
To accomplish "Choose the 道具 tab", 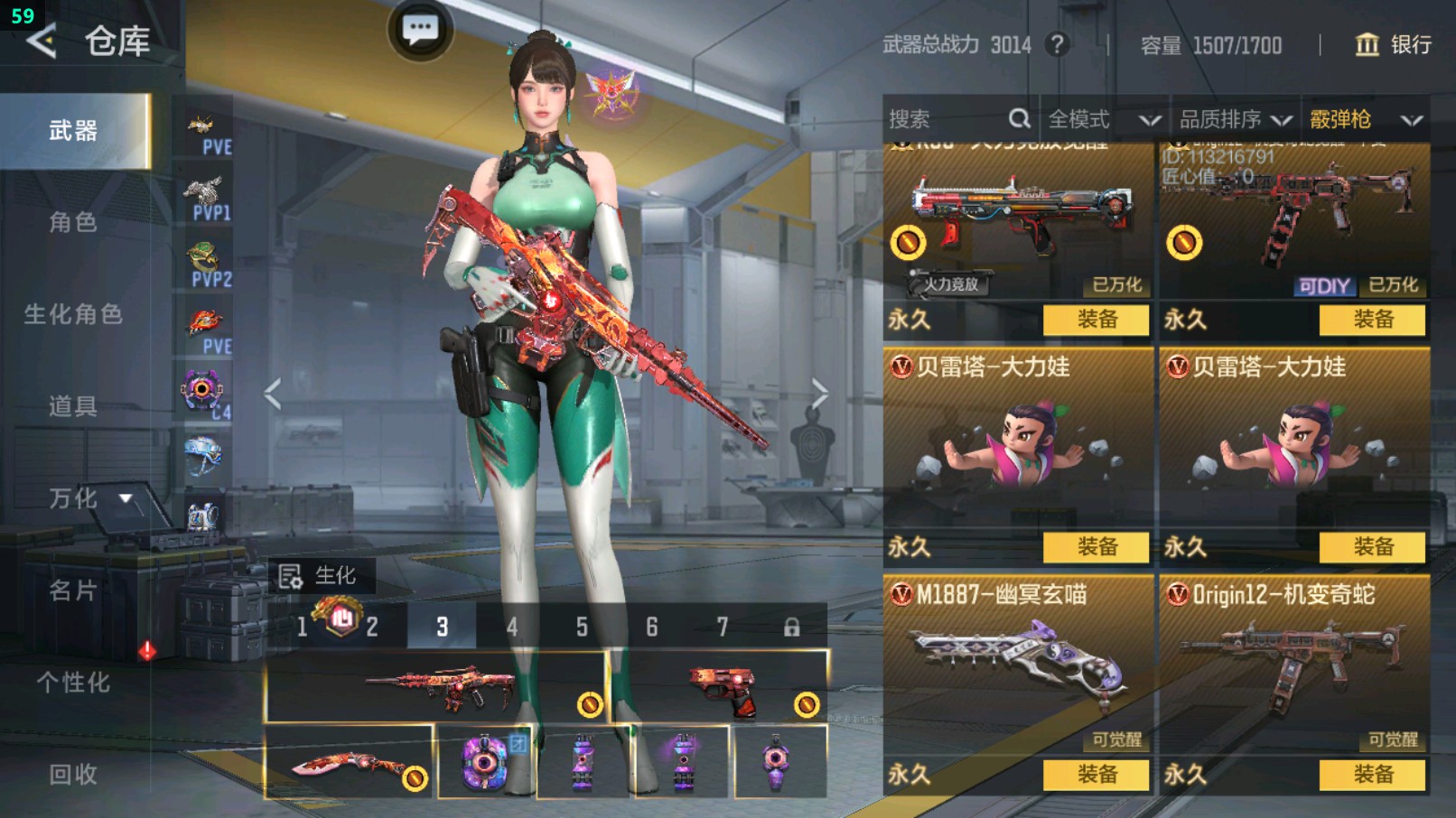I will point(74,406).
